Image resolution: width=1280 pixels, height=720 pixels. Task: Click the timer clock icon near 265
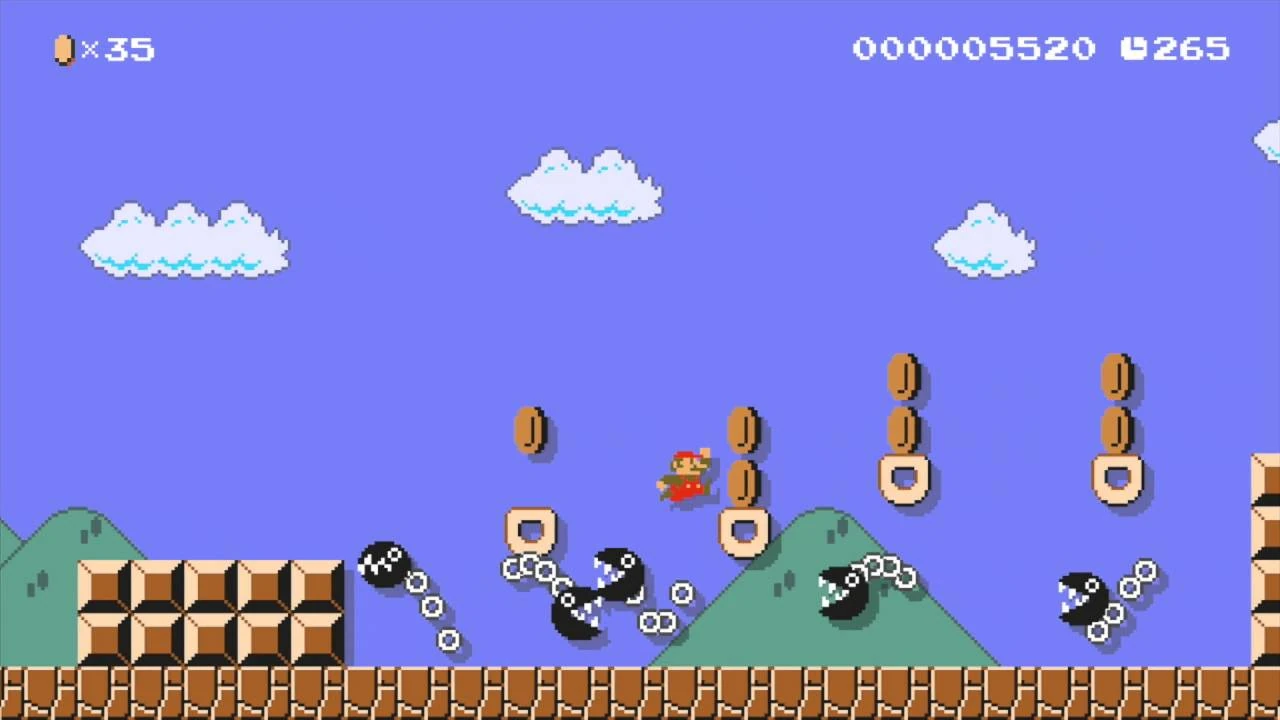(1134, 48)
